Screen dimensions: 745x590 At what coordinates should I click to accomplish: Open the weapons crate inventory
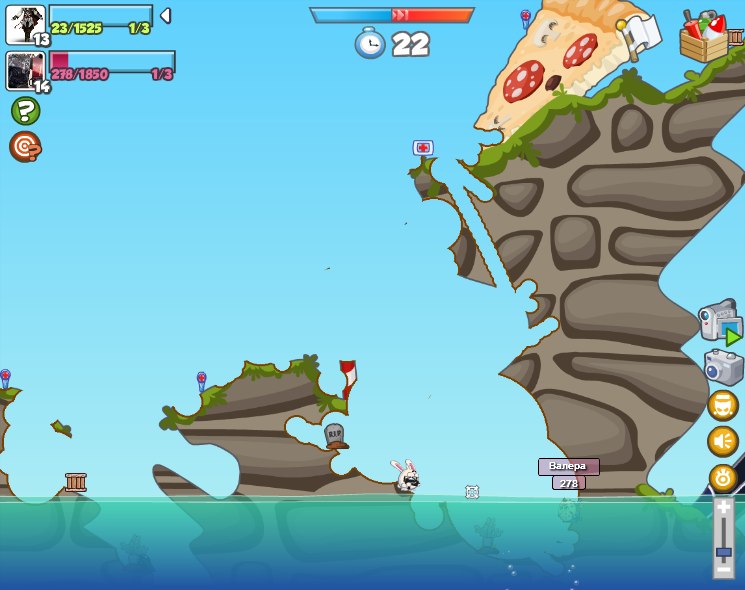(x=704, y=39)
